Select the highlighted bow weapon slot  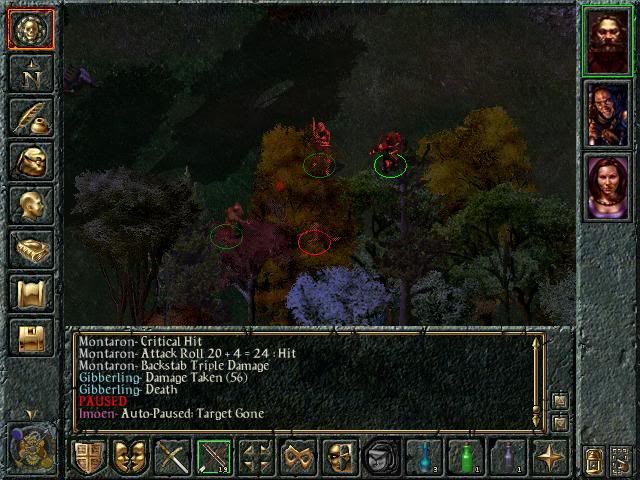point(215,458)
